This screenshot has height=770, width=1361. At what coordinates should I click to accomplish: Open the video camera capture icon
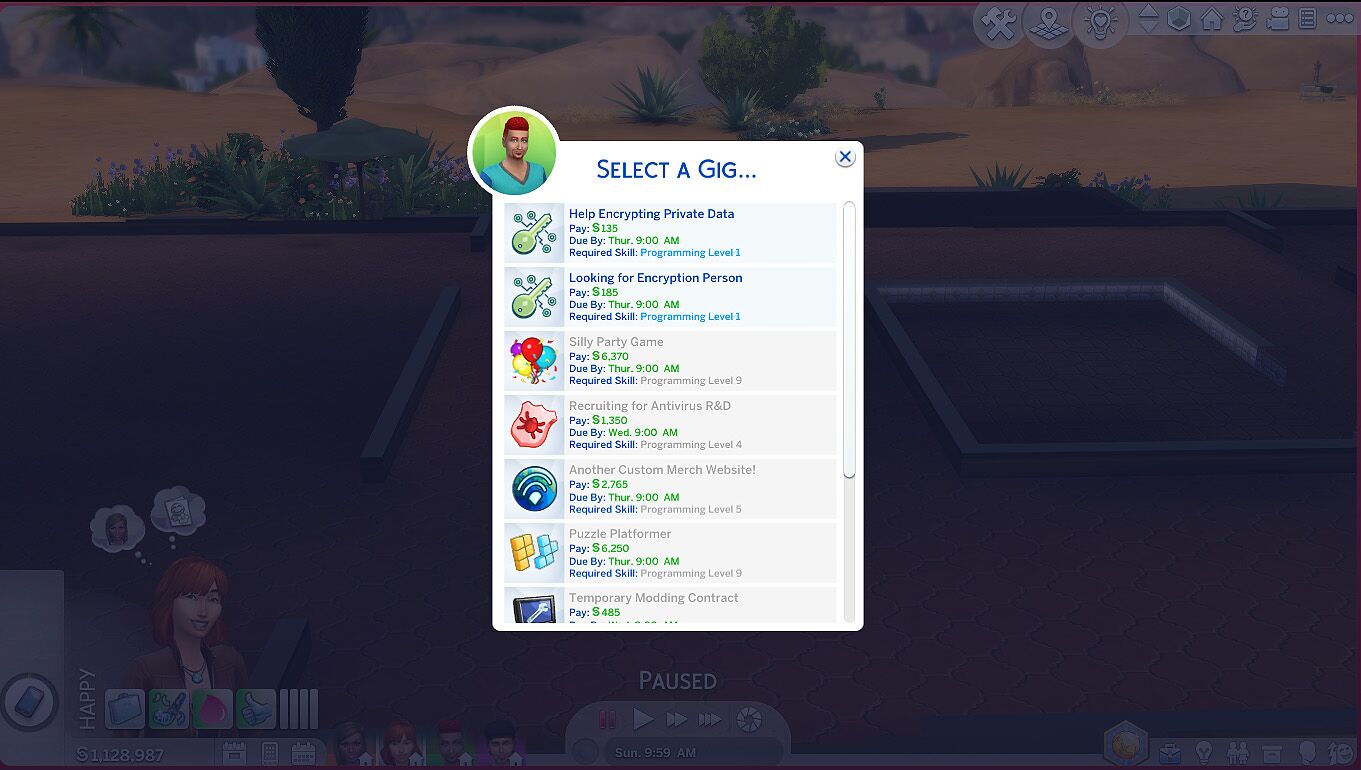(1278, 20)
